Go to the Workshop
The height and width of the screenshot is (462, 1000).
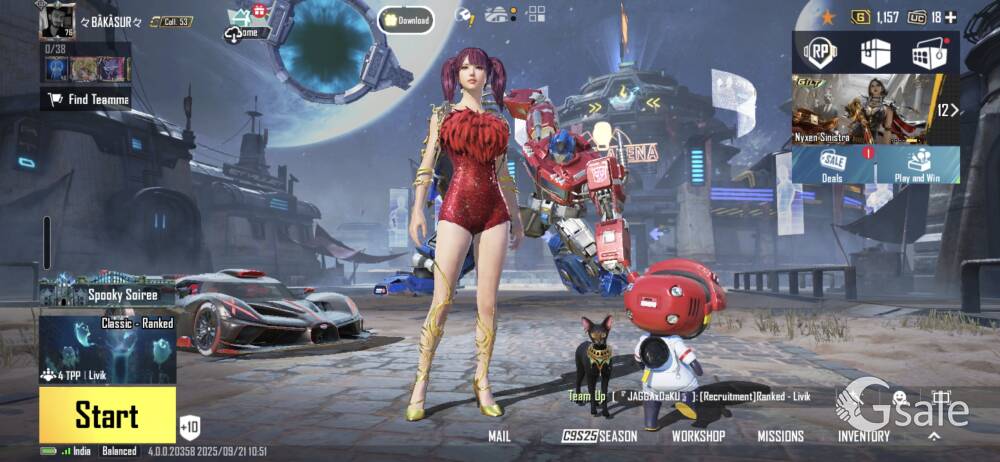[698, 436]
